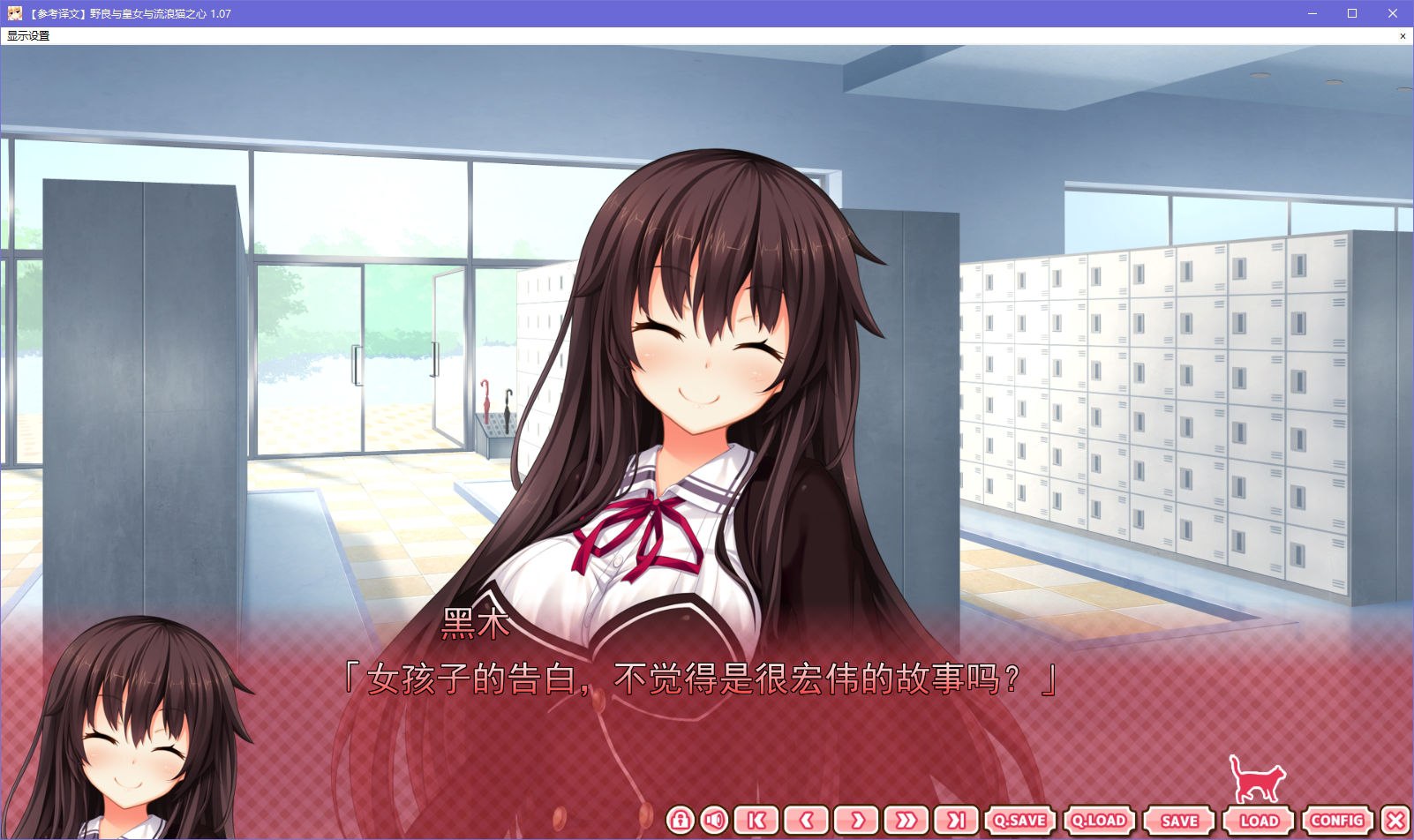Image resolution: width=1414 pixels, height=840 pixels.
Task: Close the toolbar with the X button
Action: pos(1395,820)
